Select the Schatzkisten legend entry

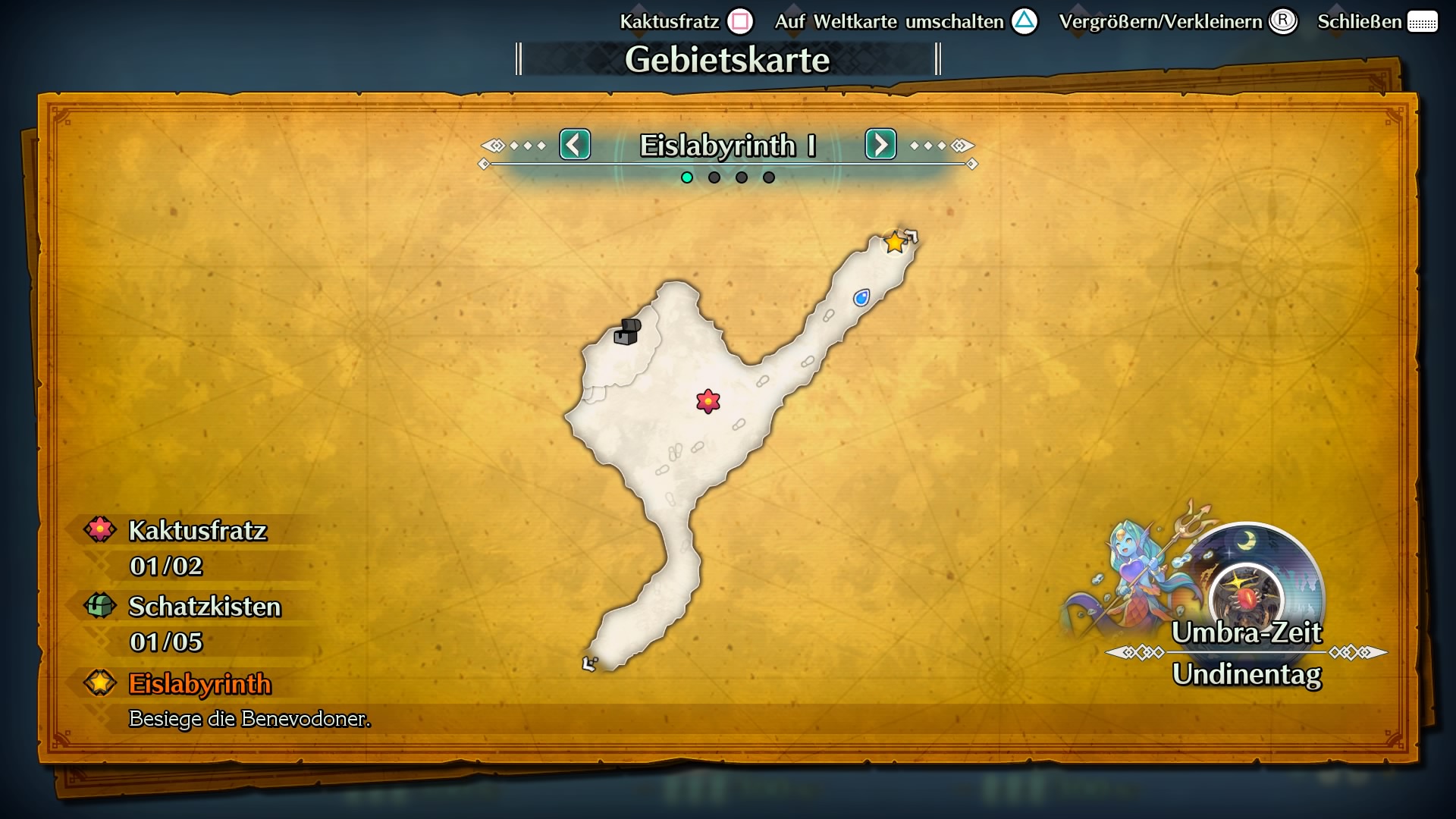tap(204, 607)
